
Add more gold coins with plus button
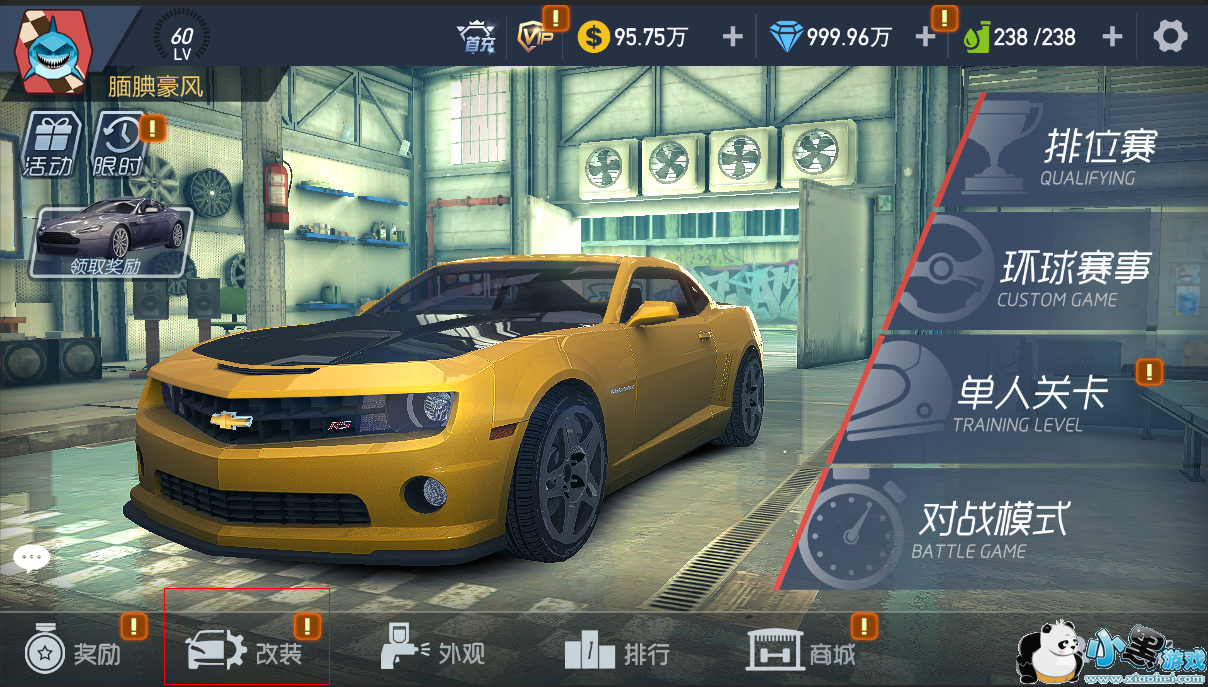(733, 37)
